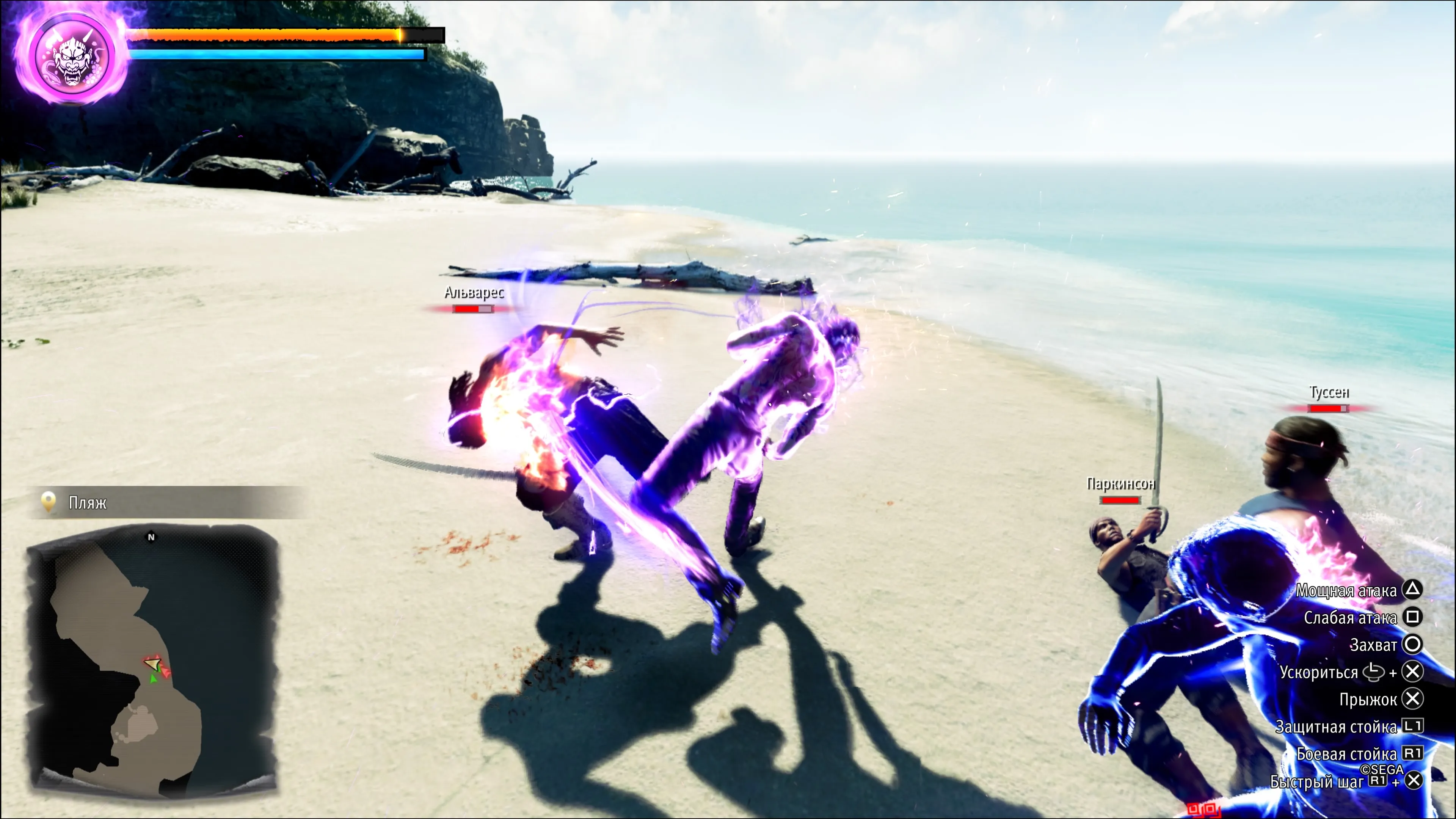1456x819 pixels.
Task: Select the Пляж location label
Action: coord(88,502)
